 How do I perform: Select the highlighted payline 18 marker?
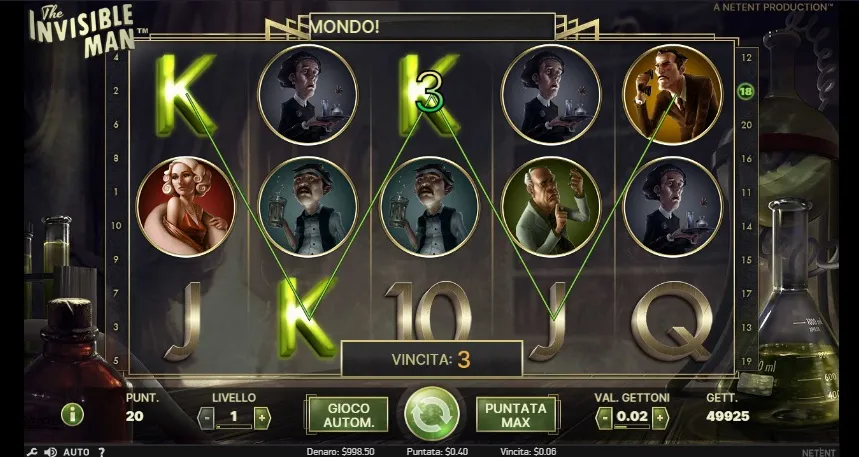click(745, 91)
